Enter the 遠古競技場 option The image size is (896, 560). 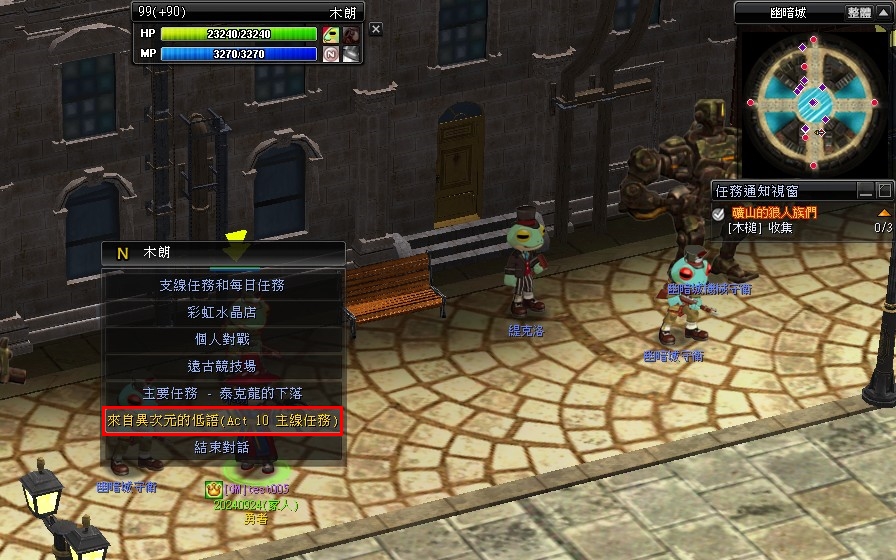coord(222,366)
